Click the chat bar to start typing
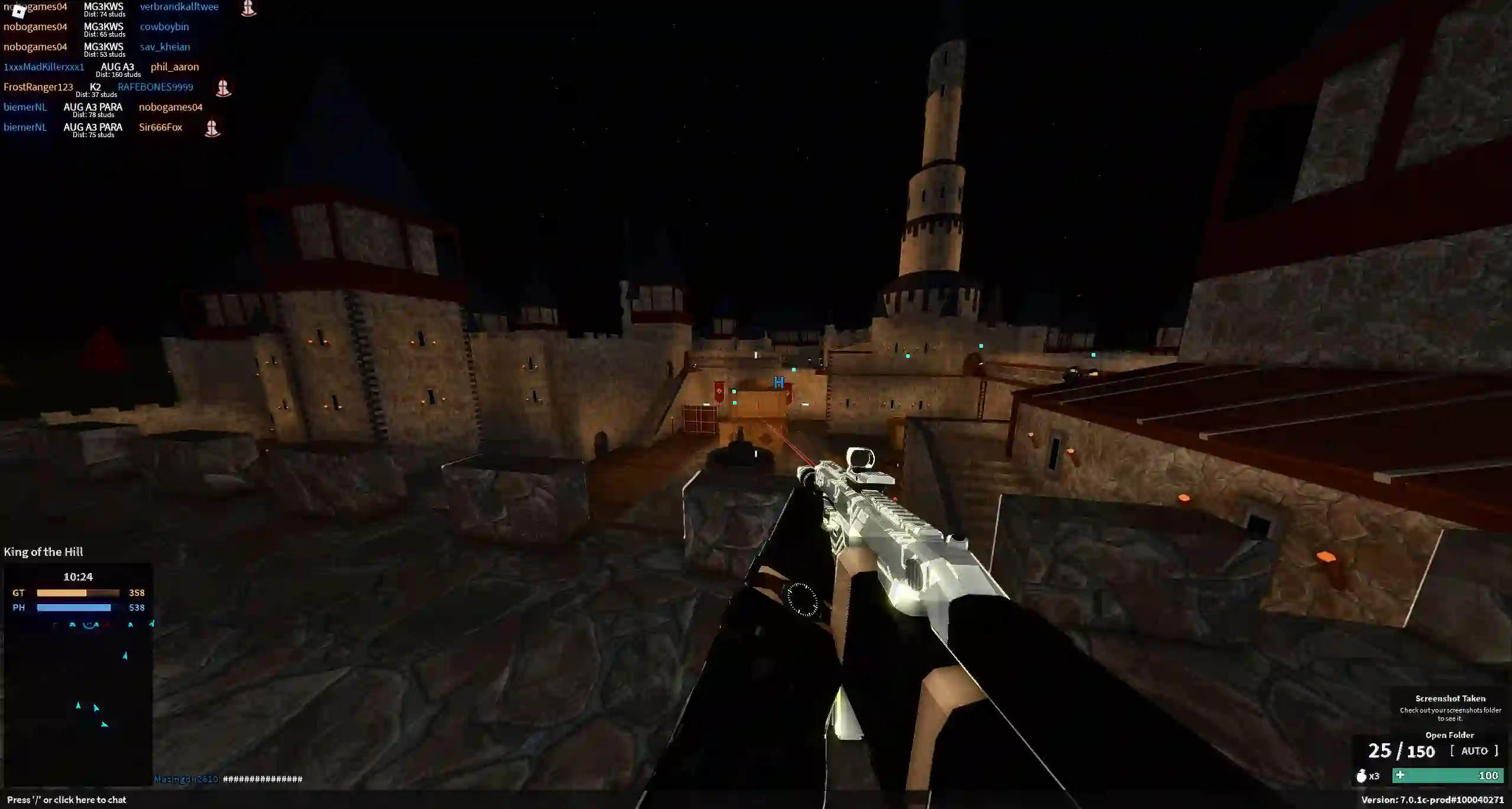Image resolution: width=1512 pixels, height=809 pixels. click(67, 800)
